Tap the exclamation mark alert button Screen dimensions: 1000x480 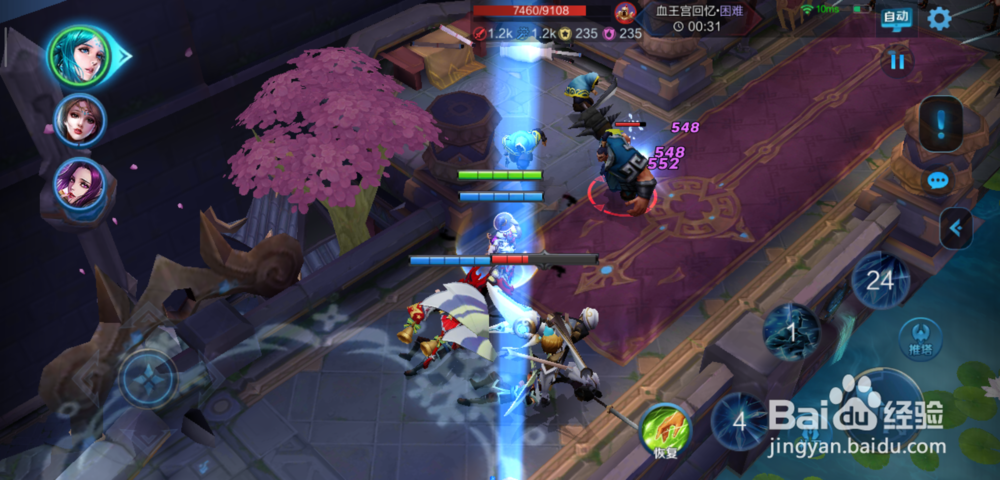click(941, 123)
